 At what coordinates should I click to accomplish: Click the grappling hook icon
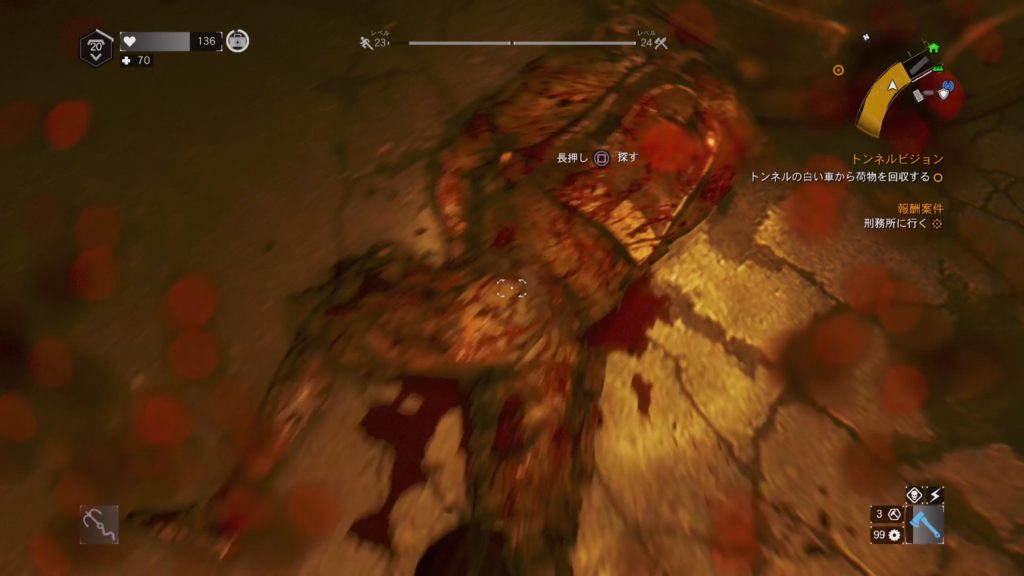coord(99,524)
